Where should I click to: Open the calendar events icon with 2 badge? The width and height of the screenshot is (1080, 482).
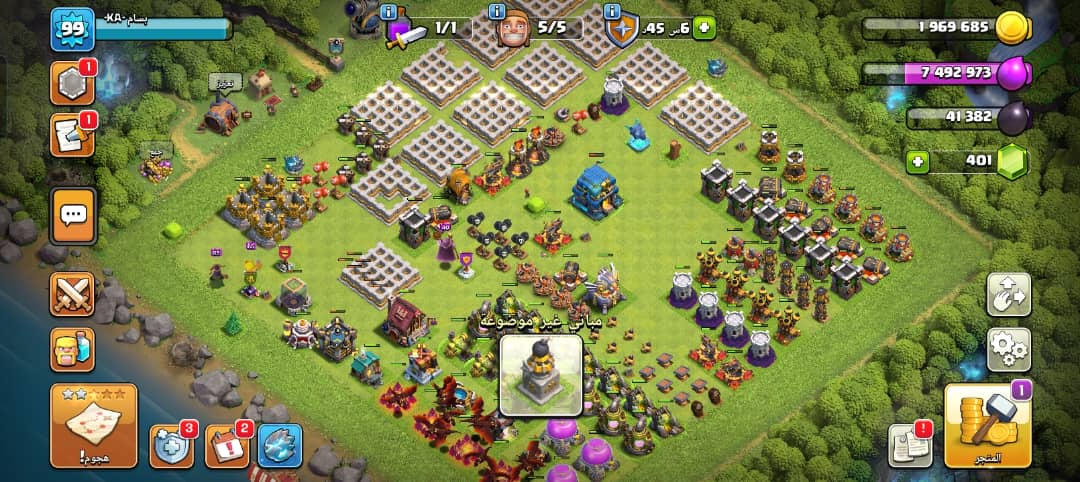[x=227, y=446]
